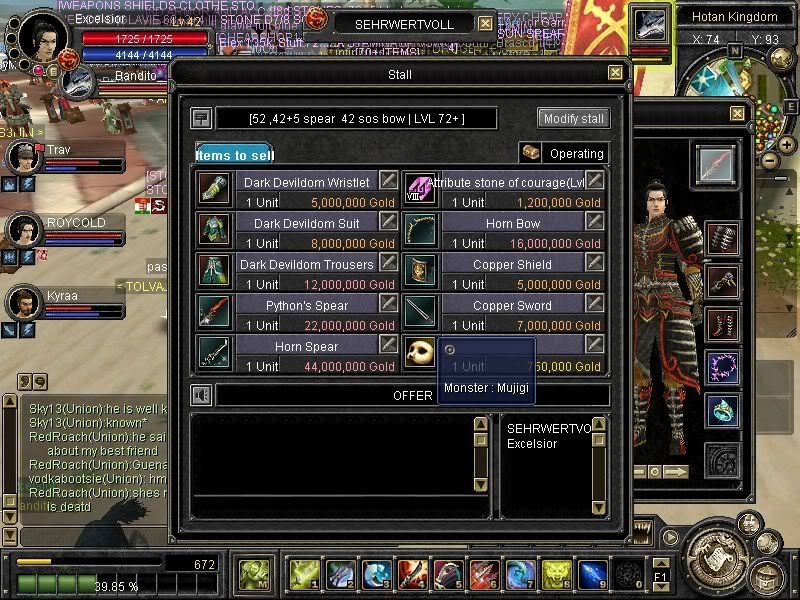This screenshot has width=800, height=600.
Task: Close the SEHRWERTVOLL target panel
Action: [485, 23]
